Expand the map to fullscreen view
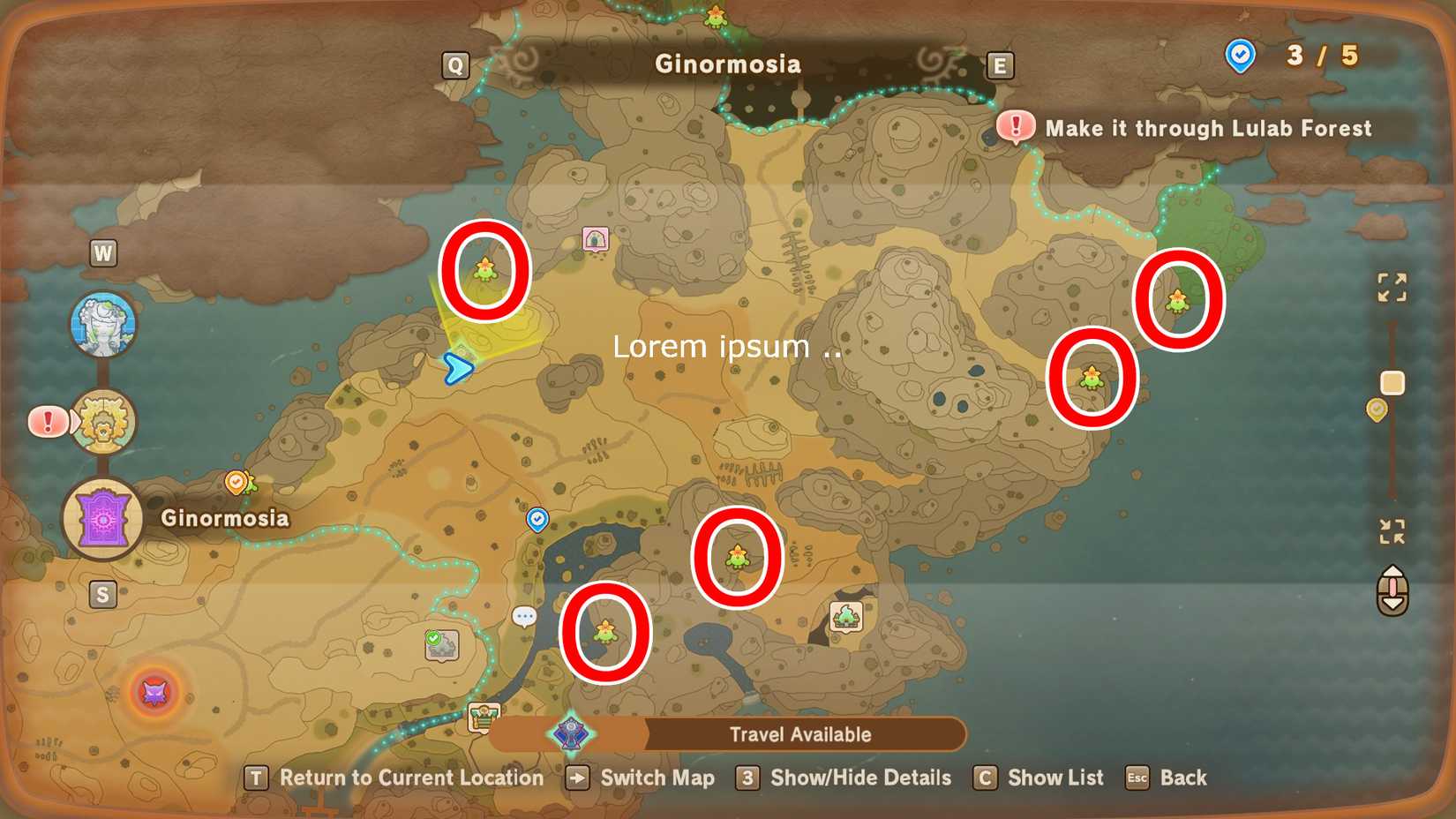1456x819 pixels. [x=1392, y=287]
